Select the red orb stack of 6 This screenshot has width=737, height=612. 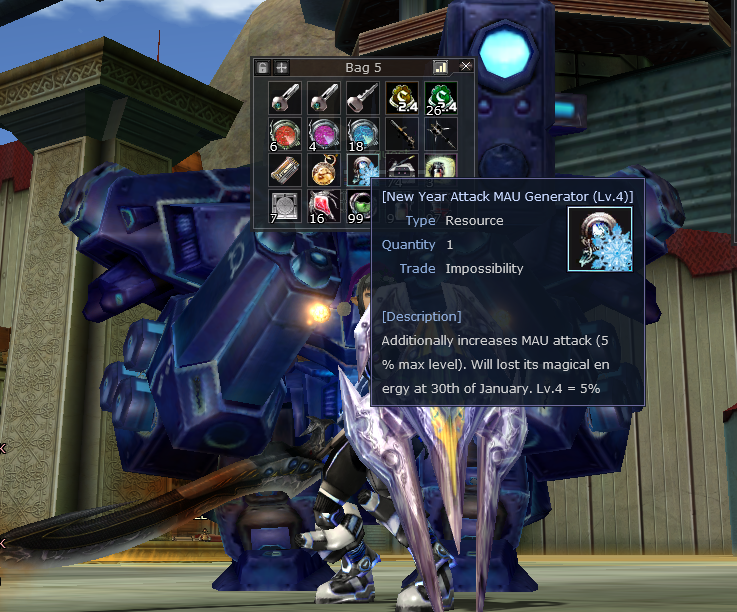coord(283,134)
